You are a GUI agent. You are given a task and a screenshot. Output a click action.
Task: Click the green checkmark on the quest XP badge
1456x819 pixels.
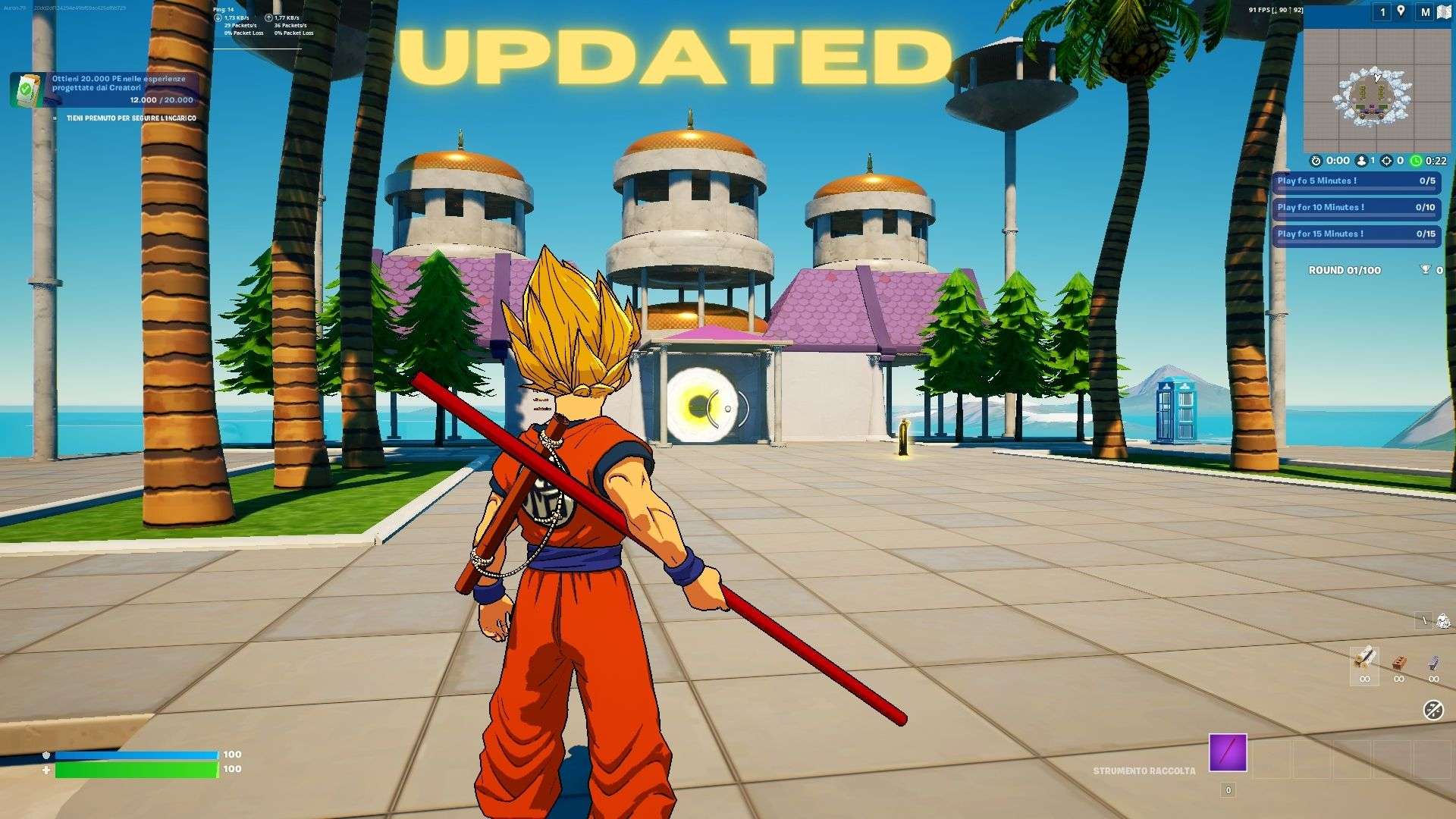25,86
